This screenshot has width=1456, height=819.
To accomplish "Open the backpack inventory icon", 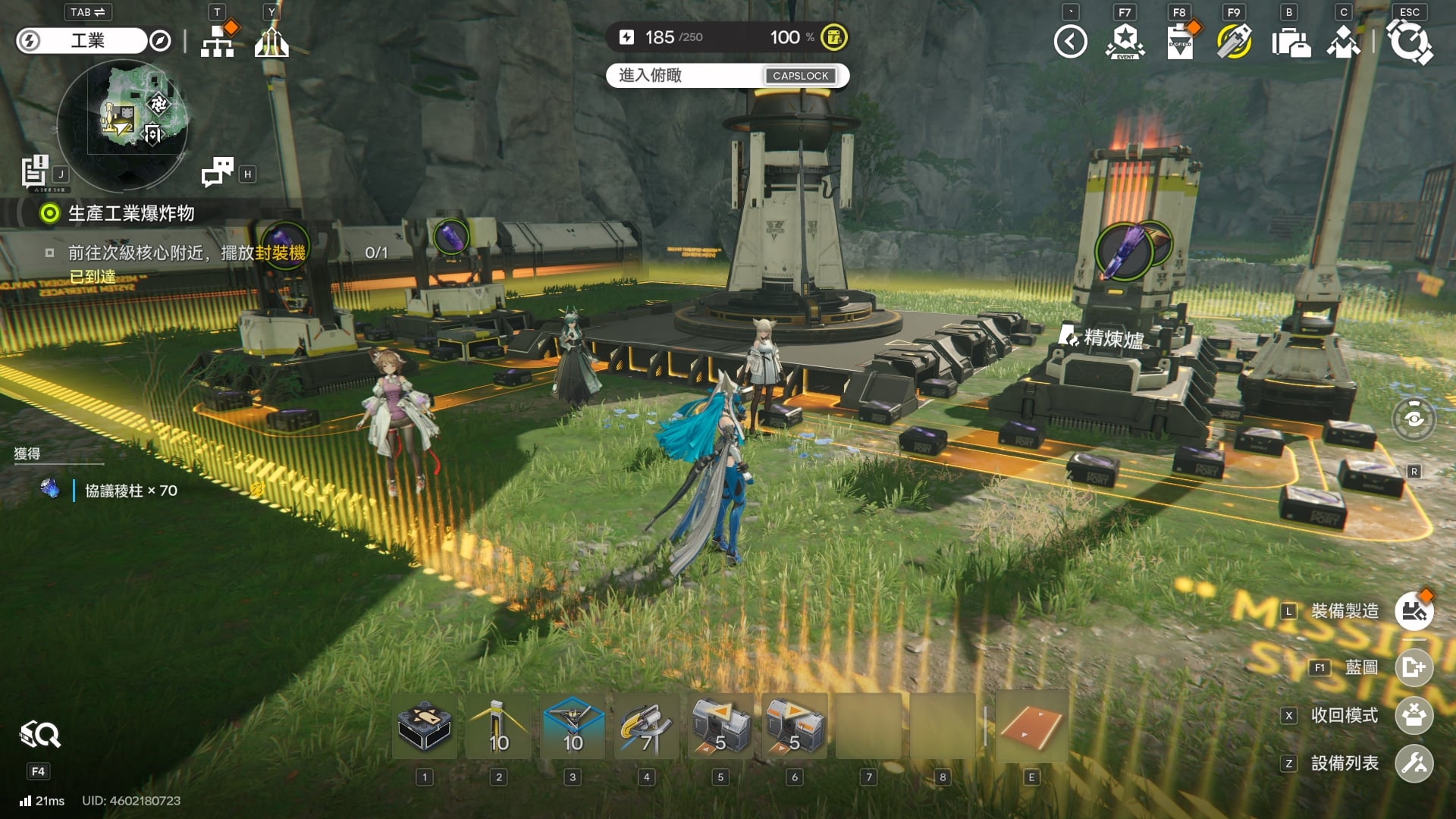I will coord(1289,42).
